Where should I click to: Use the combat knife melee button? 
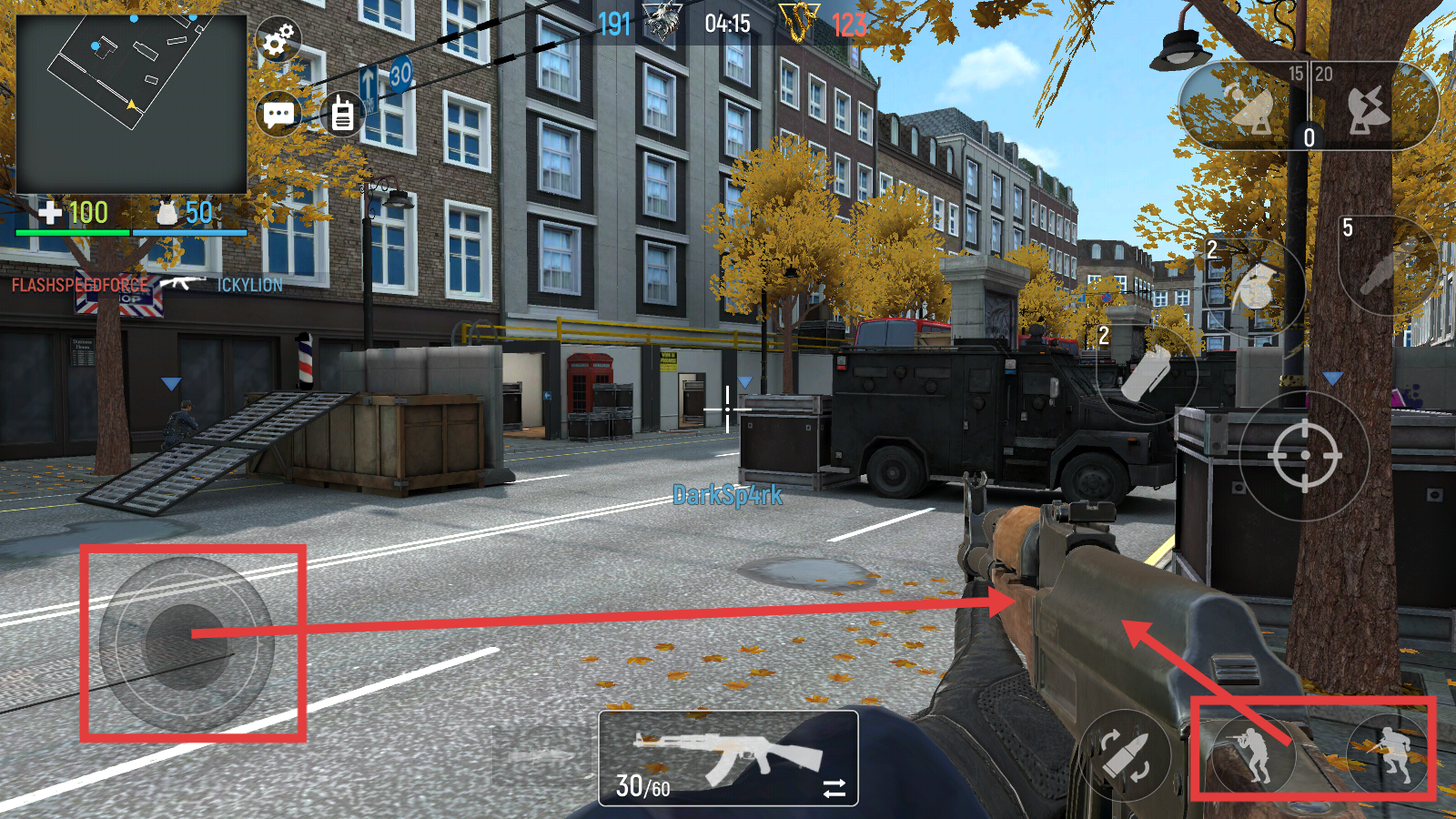1386,266
